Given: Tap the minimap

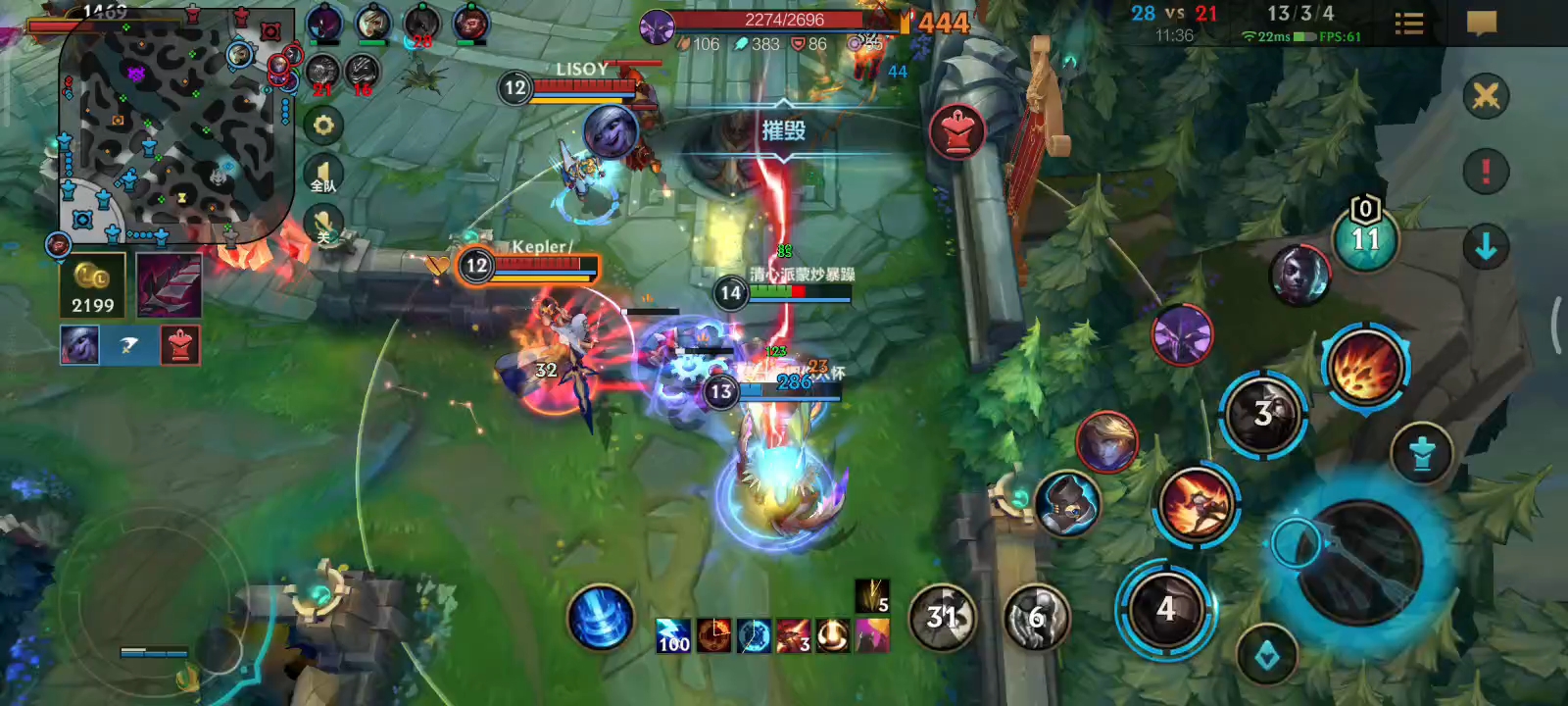Looking at the screenshot, I should click(x=176, y=123).
